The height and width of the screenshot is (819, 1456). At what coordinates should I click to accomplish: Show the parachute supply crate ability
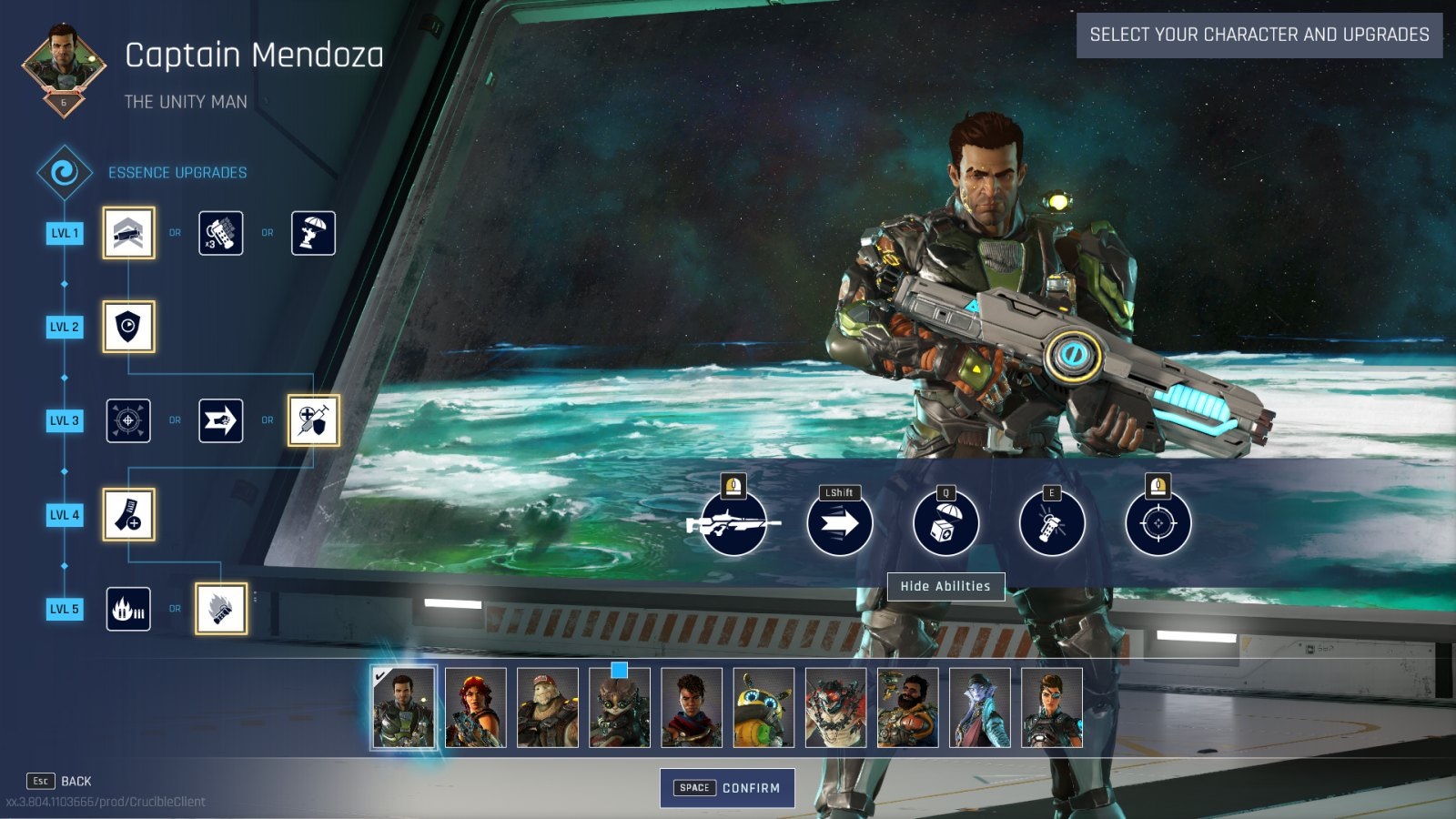(945, 523)
